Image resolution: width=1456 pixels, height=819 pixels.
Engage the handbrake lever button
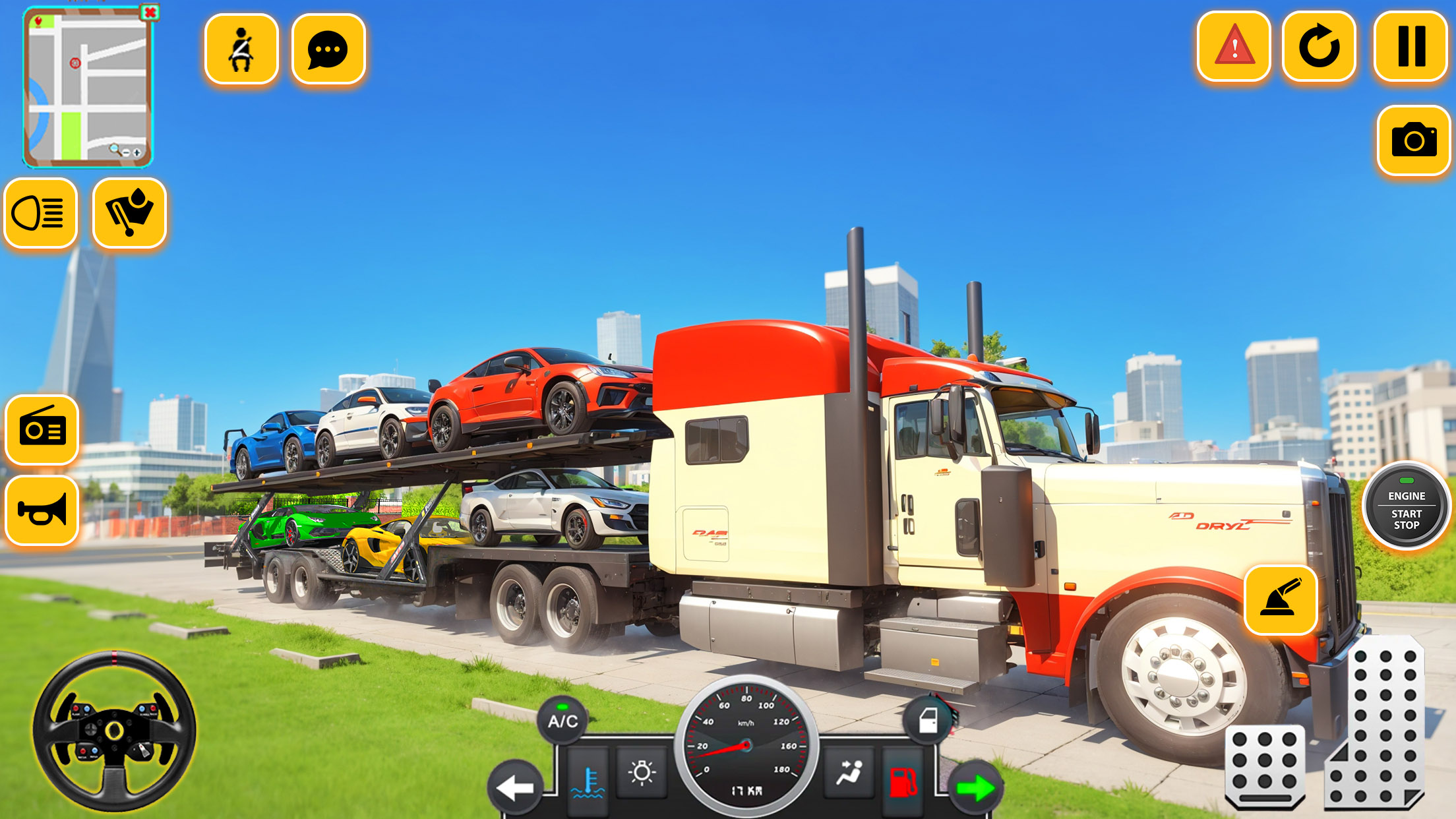[1281, 599]
